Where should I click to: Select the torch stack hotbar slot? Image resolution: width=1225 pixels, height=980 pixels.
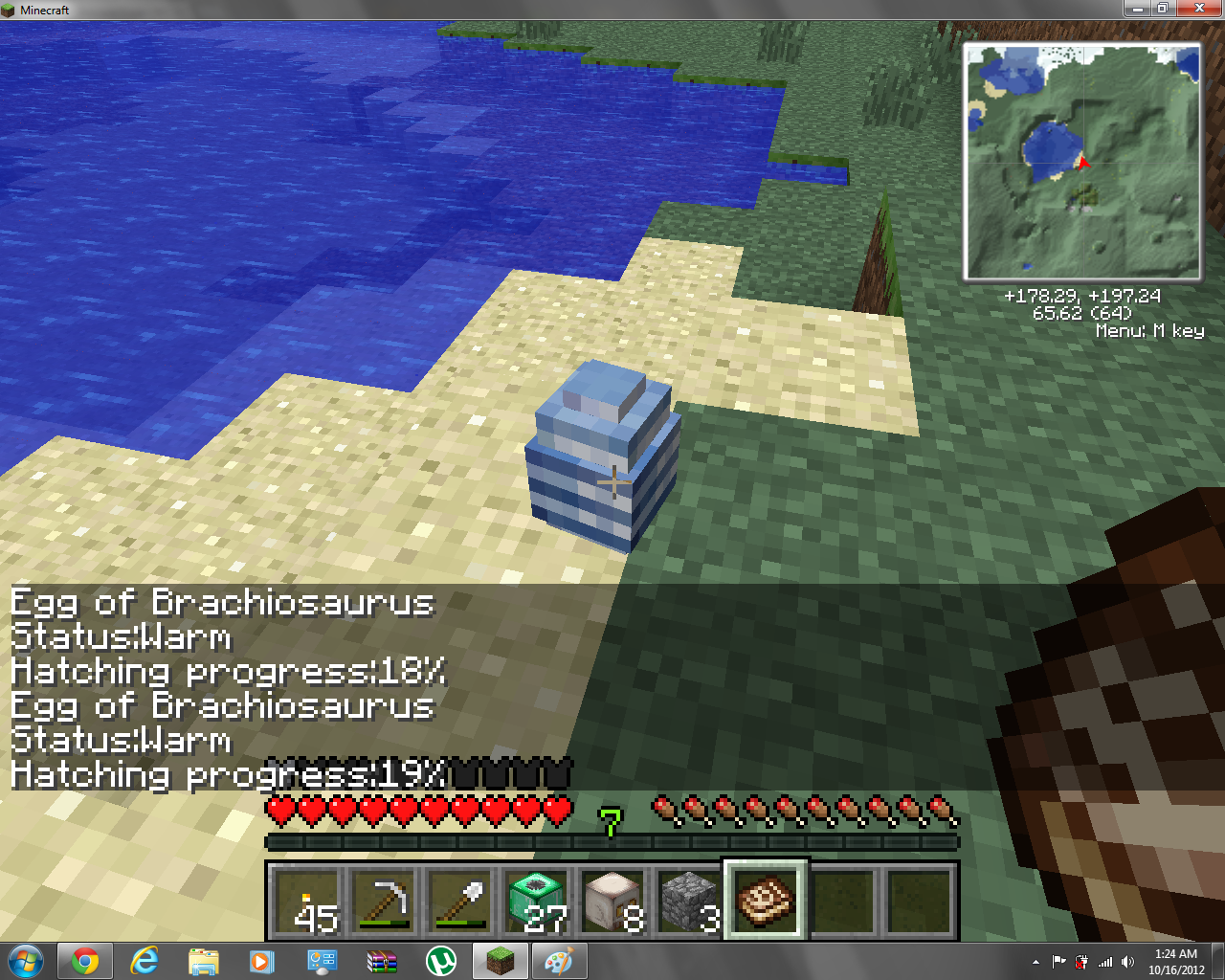pyautogui.click(x=306, y=902)
